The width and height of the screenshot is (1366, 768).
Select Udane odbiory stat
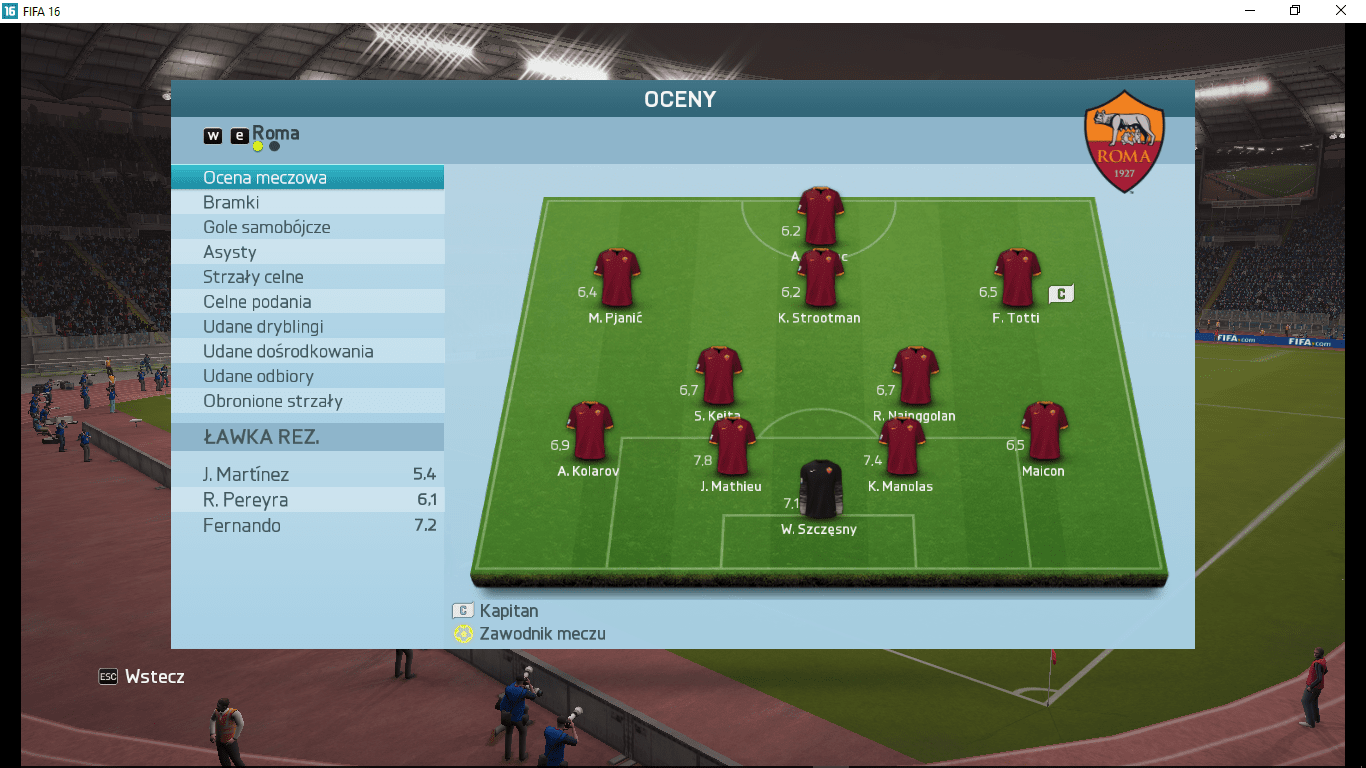(x=258, y=376)
